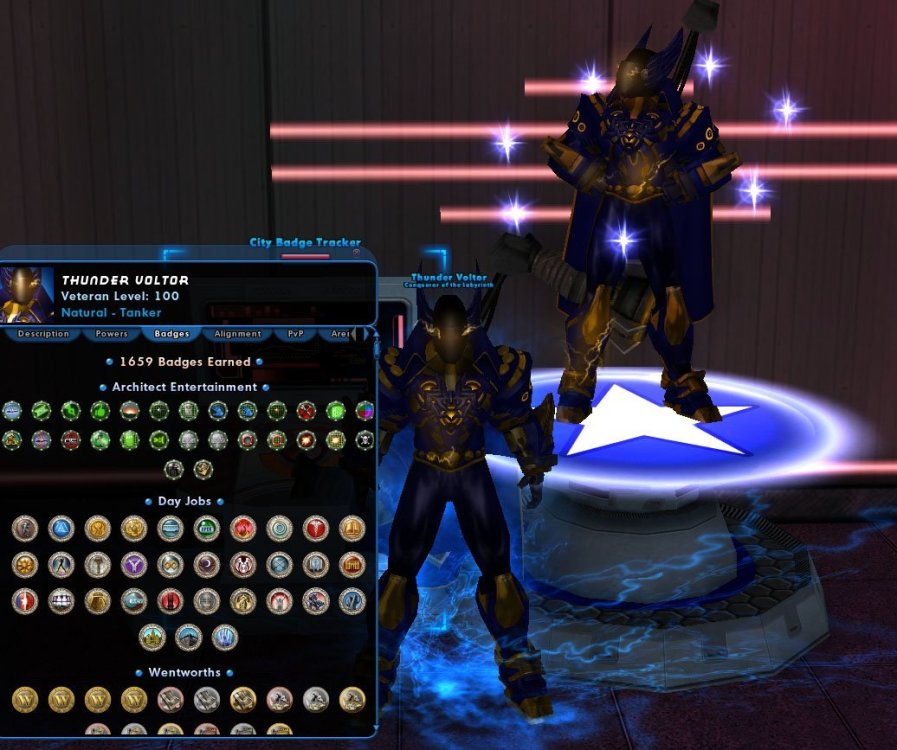Select Thunder Voltor's character portrait
Image resolution: width=897 pixels, height=750 pixels.
click(x=27, y=294)
